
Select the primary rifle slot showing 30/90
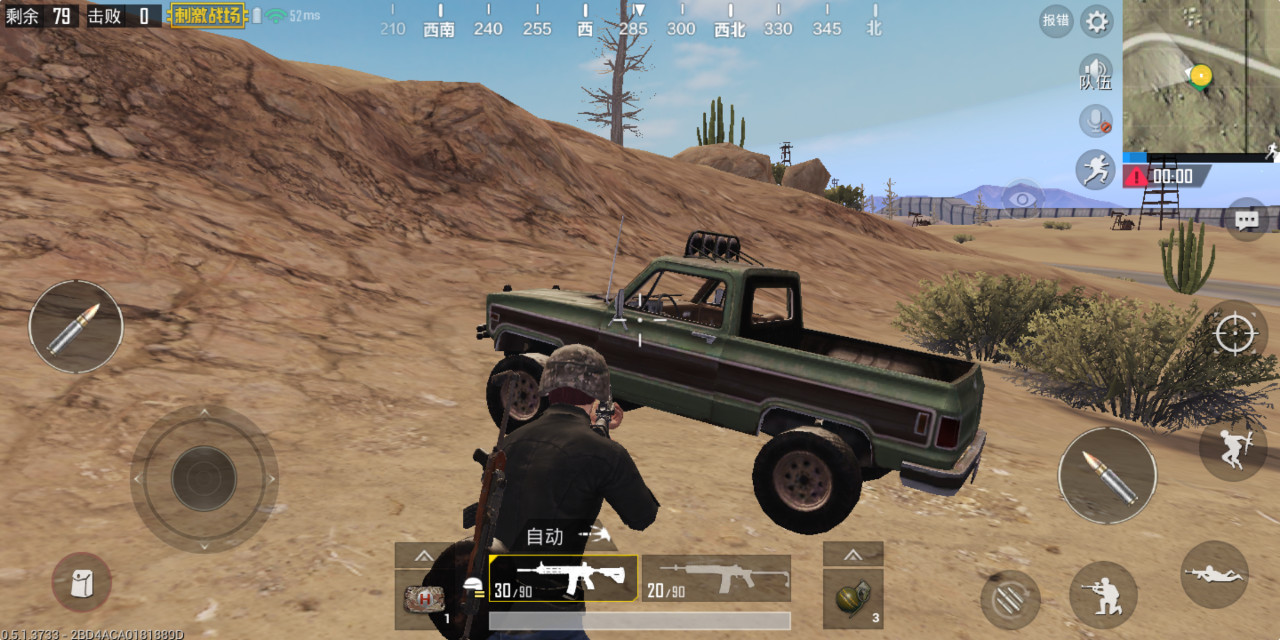pyautogui.click(x=563, y=579)
